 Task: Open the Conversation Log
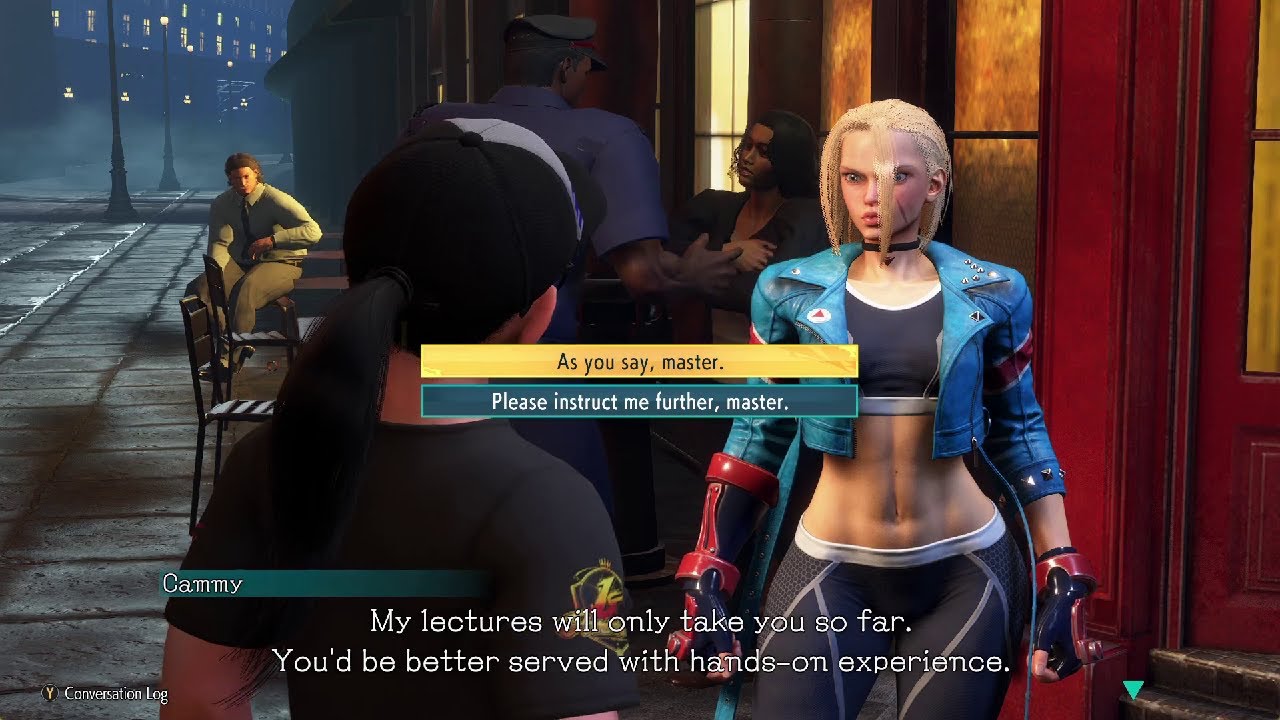pos(105,693)
